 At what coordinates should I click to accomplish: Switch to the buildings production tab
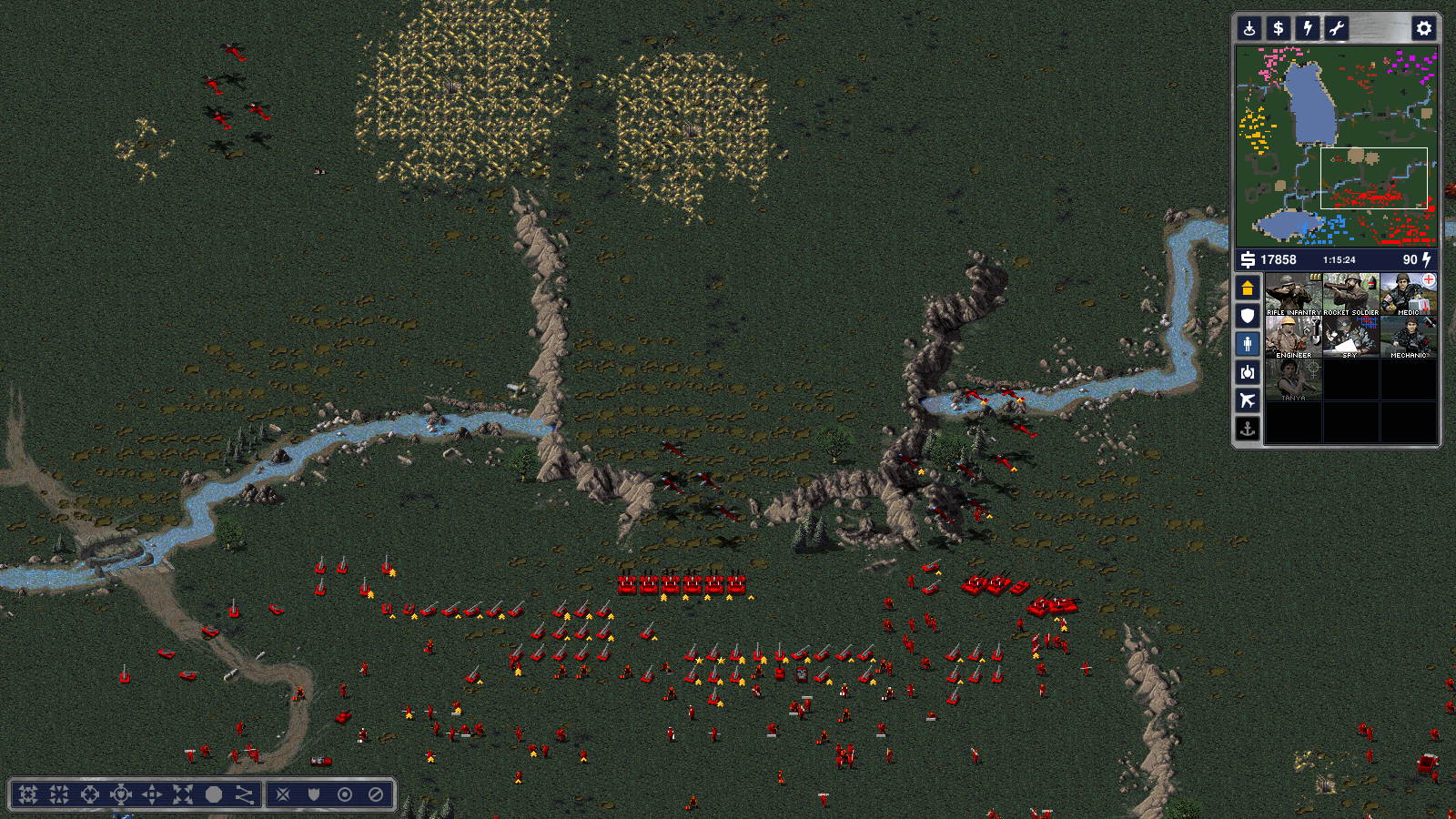click(x=1248, y=288)
